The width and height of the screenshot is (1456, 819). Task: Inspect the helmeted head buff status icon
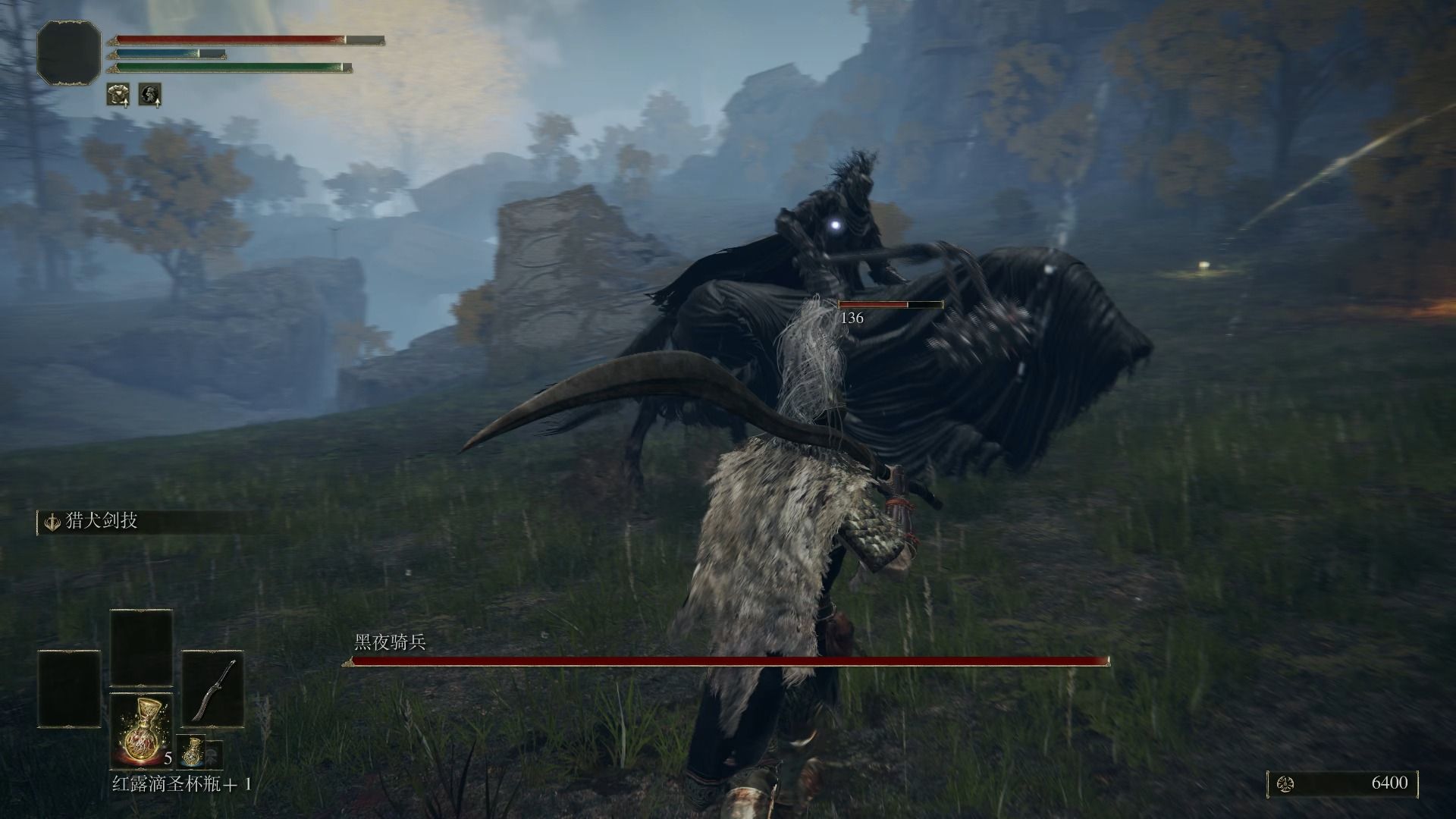tap(149, 94)
